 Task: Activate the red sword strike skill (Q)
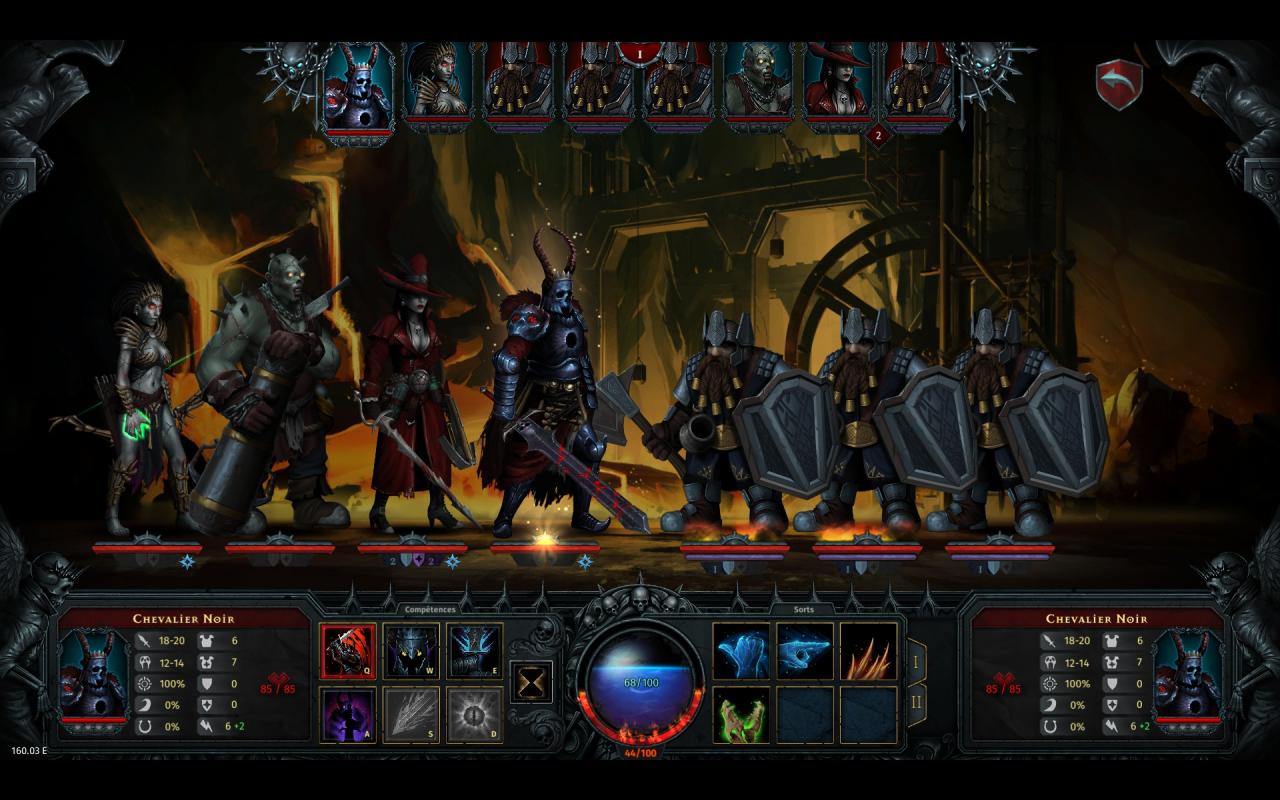348,651
